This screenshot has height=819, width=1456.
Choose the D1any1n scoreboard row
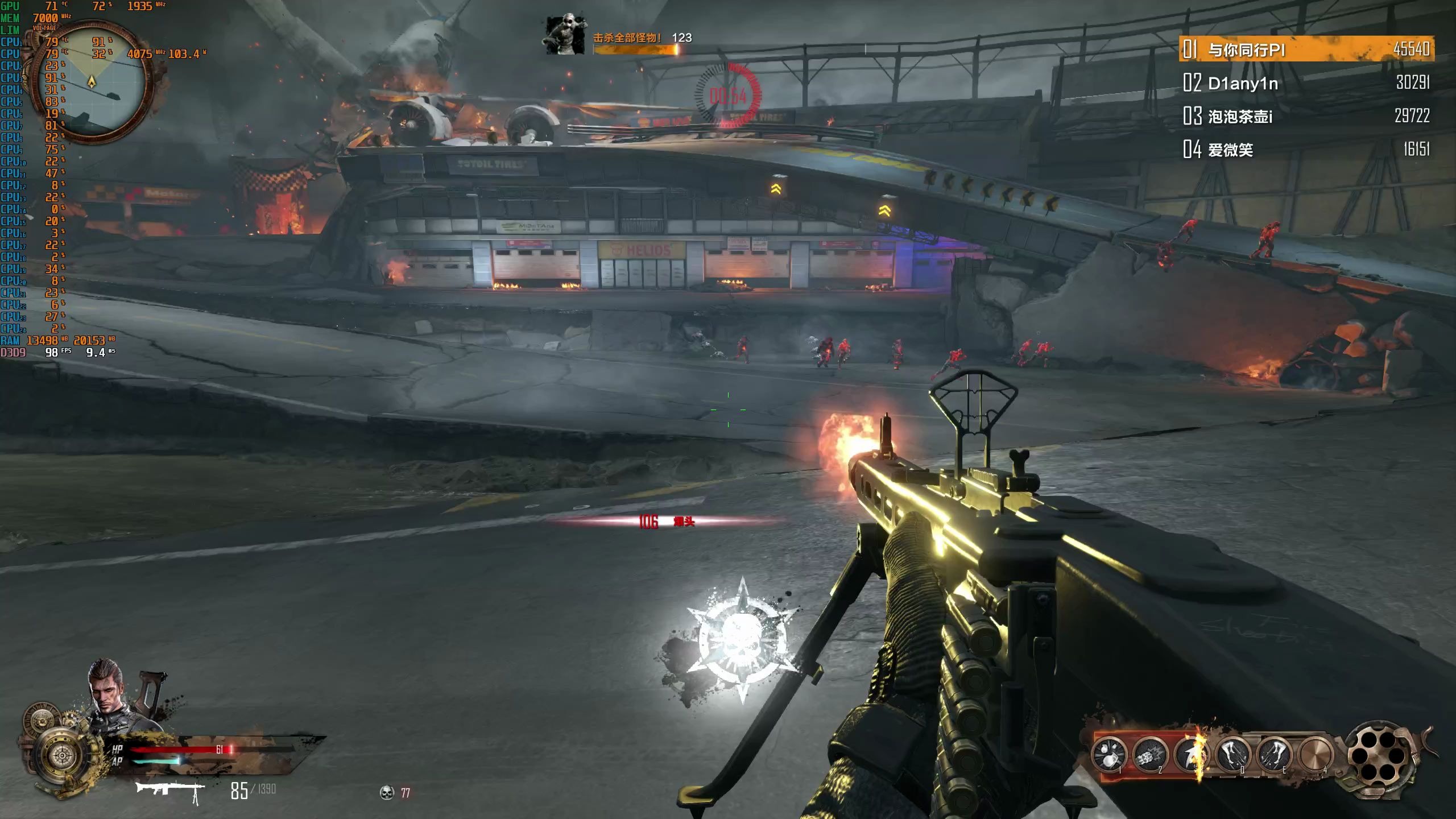pos(1306,83)
